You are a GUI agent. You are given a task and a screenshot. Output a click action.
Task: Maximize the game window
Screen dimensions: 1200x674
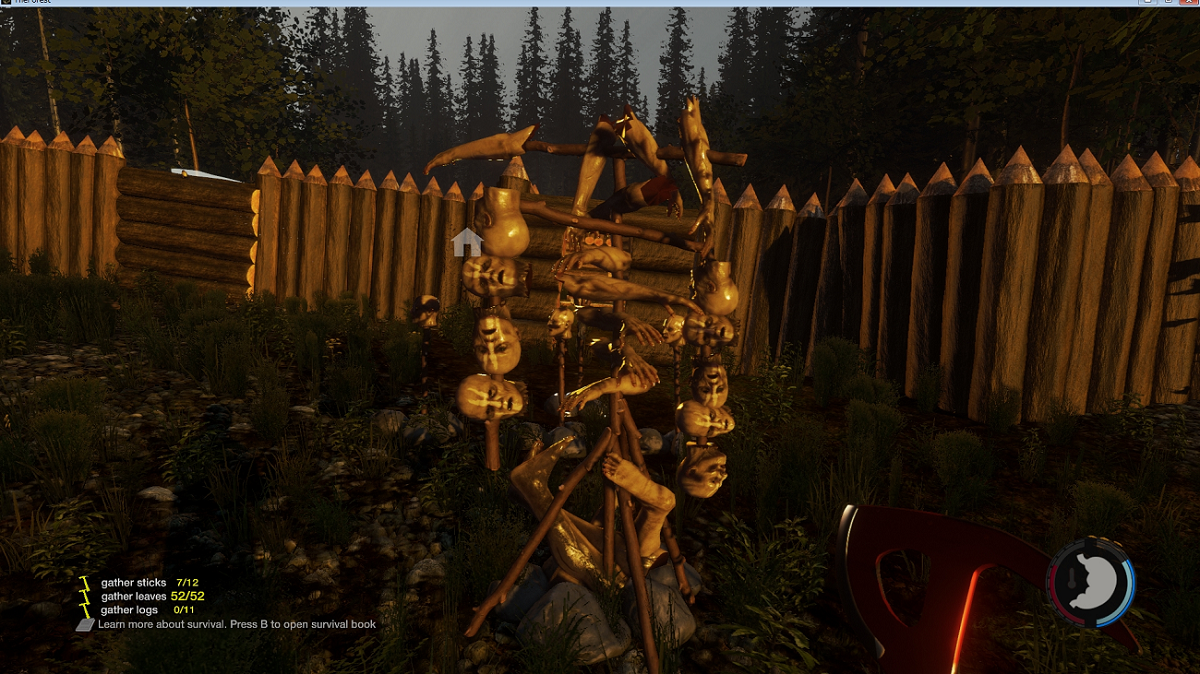point(1170,3)
